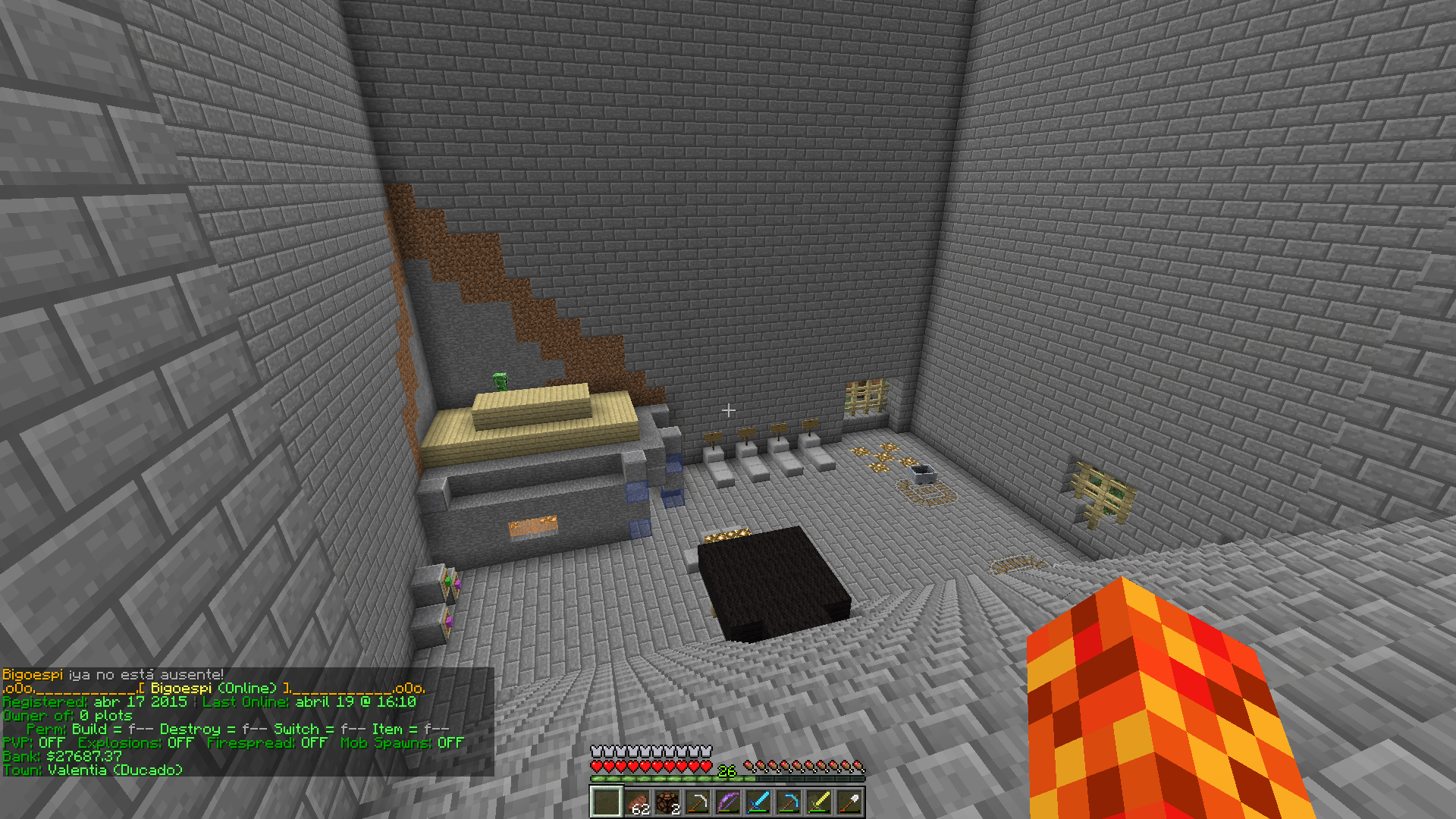Image resolution: width=1456 pixels, height=819 pixels.
Task: Select the redstone lamp hotbar slot
Action: coord(667,802)
